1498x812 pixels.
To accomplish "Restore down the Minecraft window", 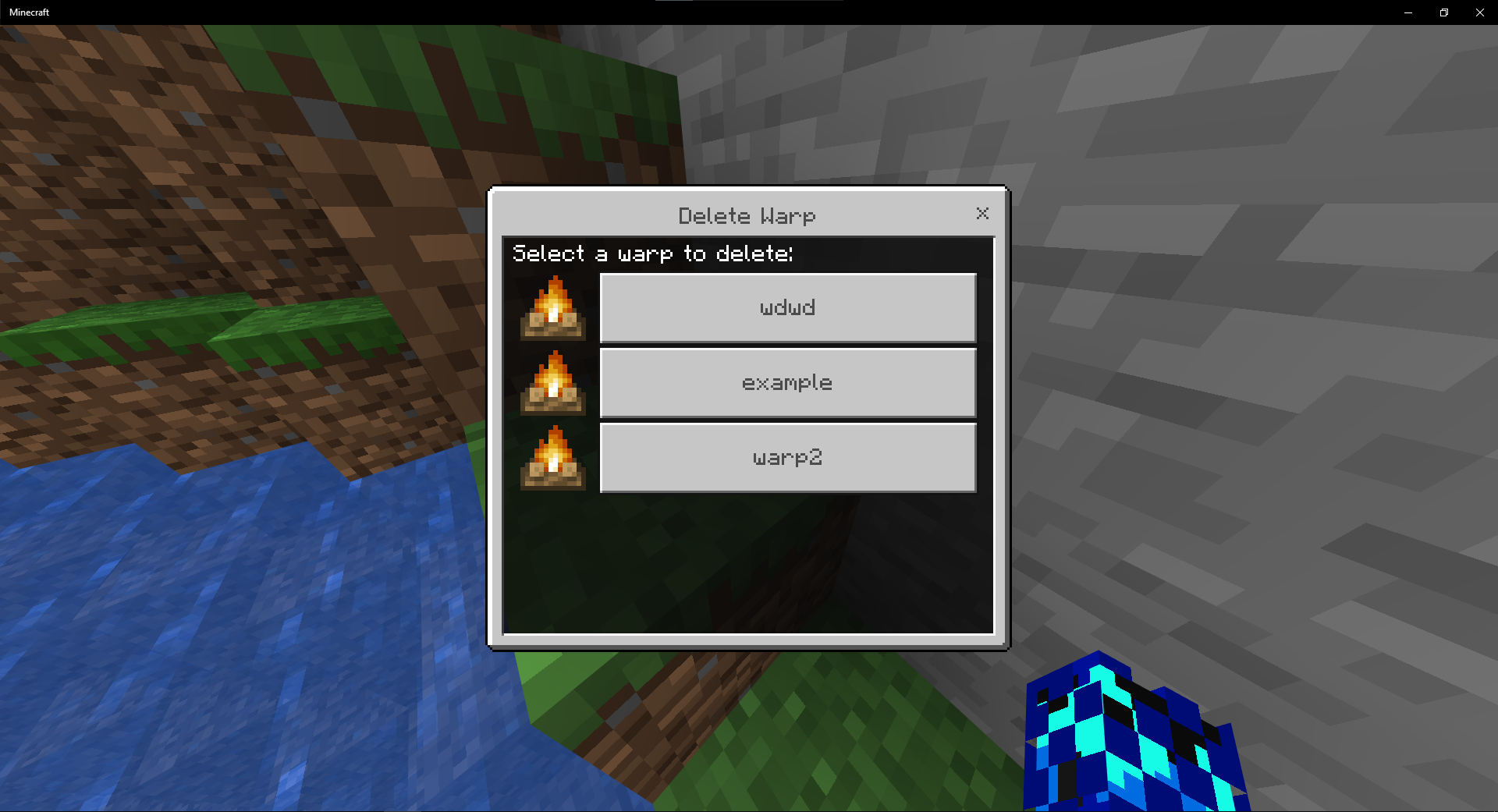I will click(x=1443, y=12).
